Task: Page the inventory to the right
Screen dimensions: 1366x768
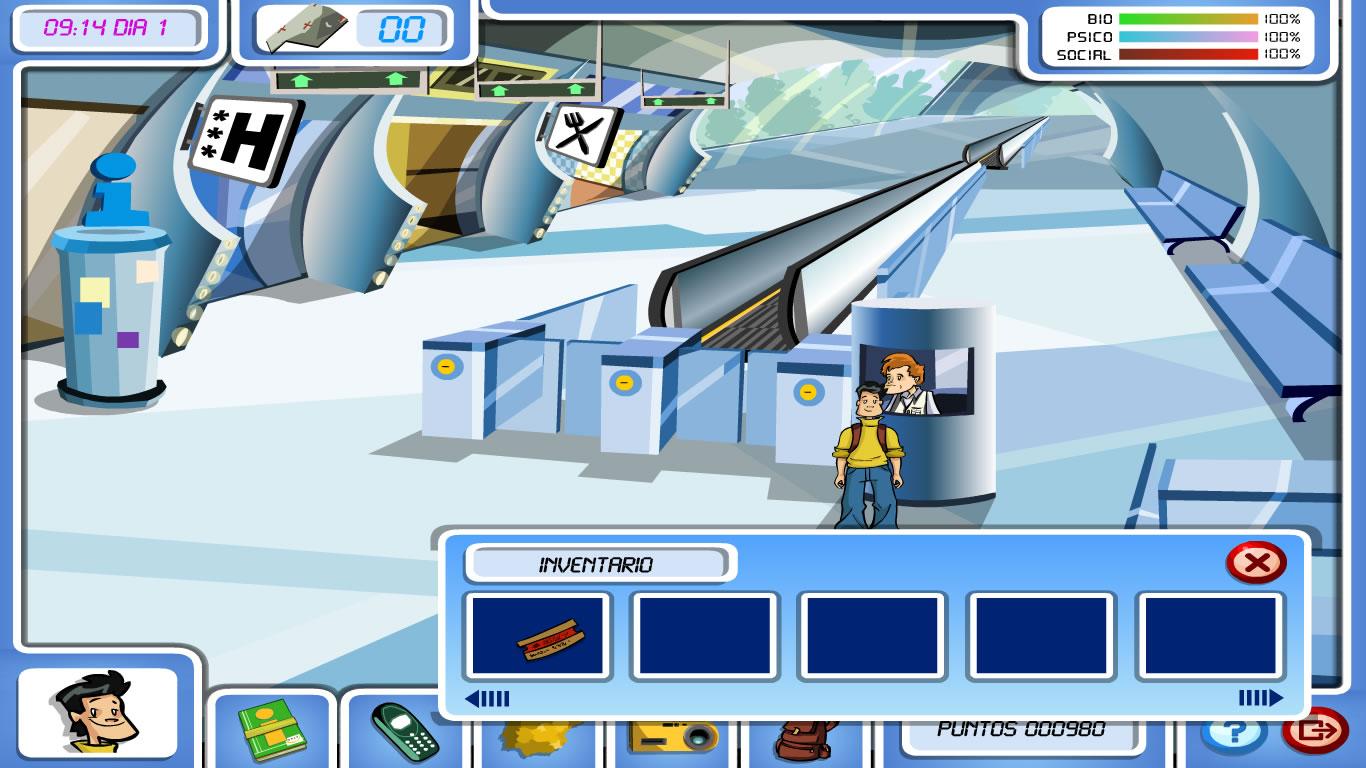Action: [x=1260, y=698]
